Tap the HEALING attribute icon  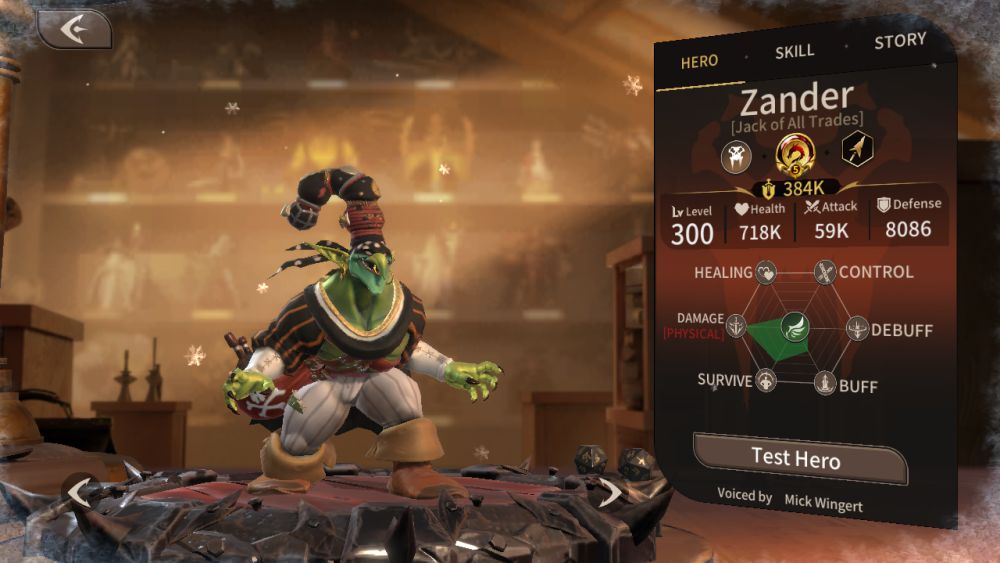[766, 271]
